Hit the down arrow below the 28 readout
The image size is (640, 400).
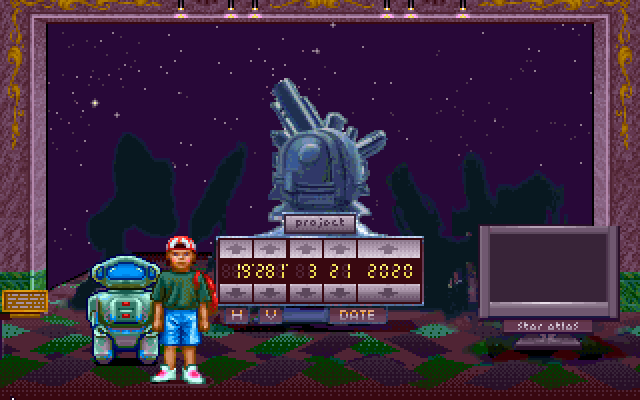pyautogui.click(x=270, y=292)
